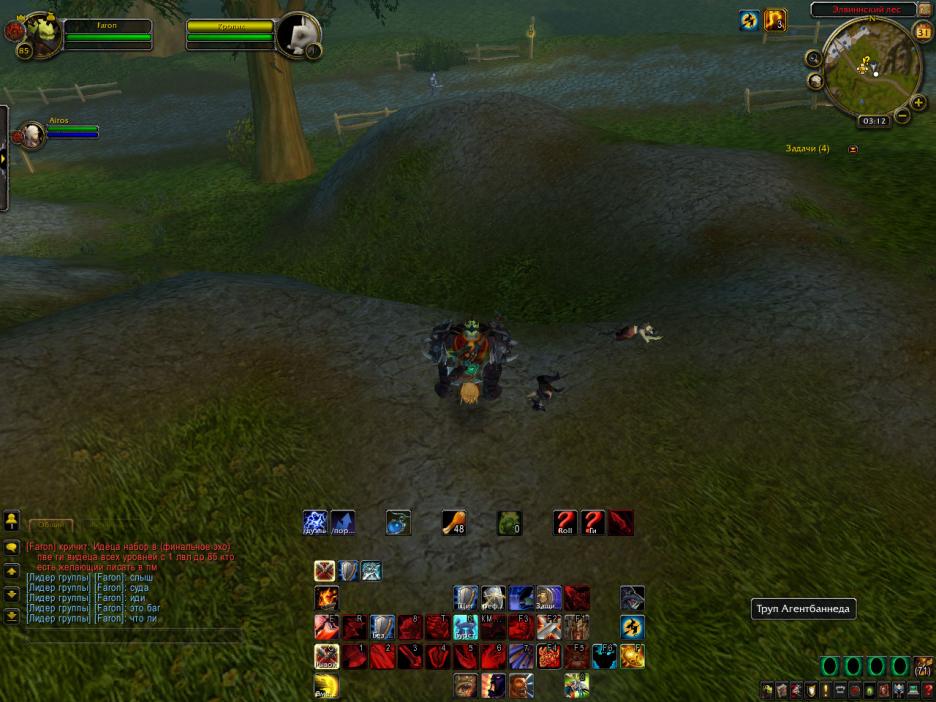This screenshot has width=936, height=702.
Task: Select the rabbit target portrait
Action: tap(298, 36)
